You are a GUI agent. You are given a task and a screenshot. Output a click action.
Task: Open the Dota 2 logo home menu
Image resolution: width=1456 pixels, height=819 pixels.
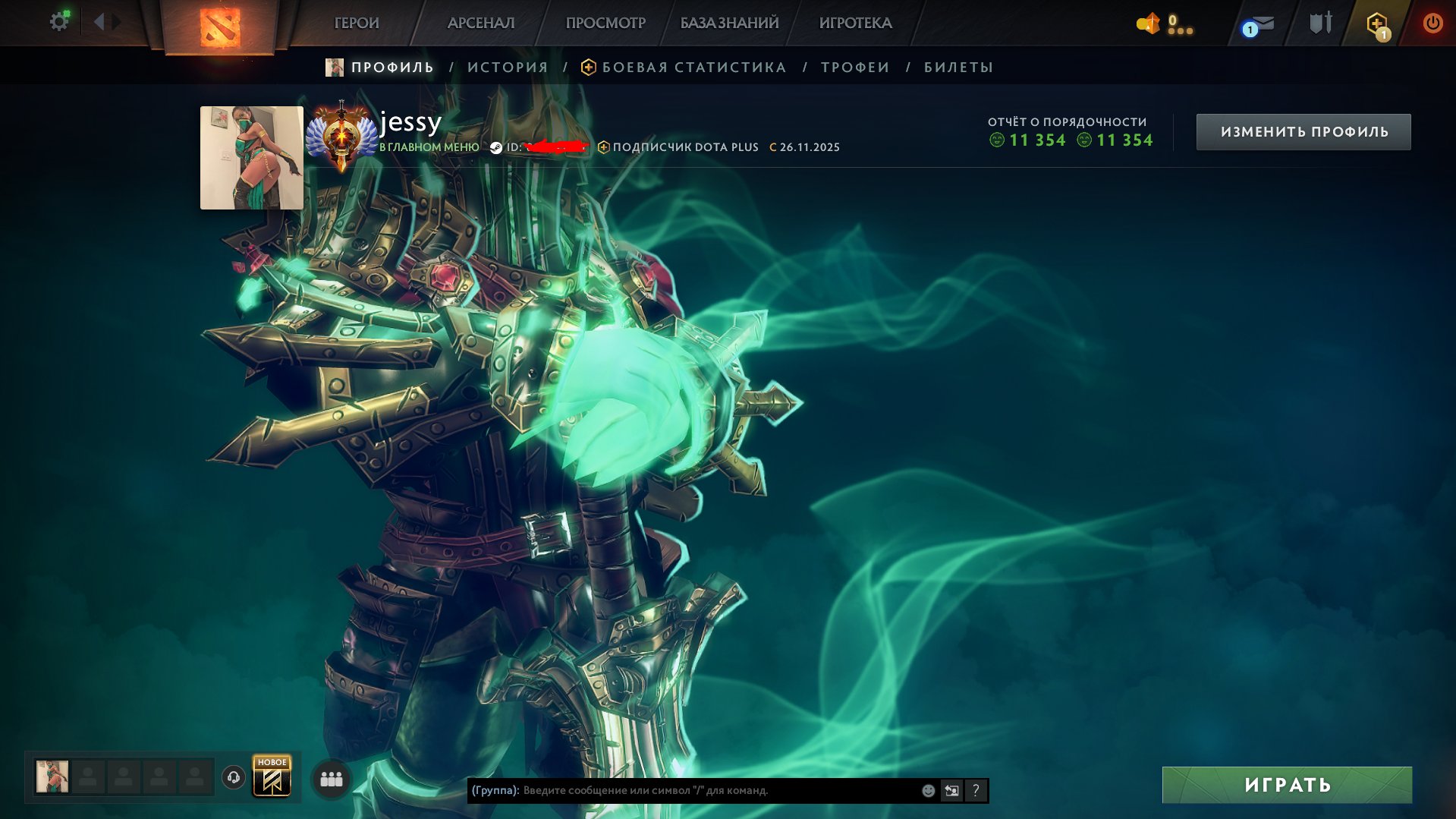click(x=219, y=24)
